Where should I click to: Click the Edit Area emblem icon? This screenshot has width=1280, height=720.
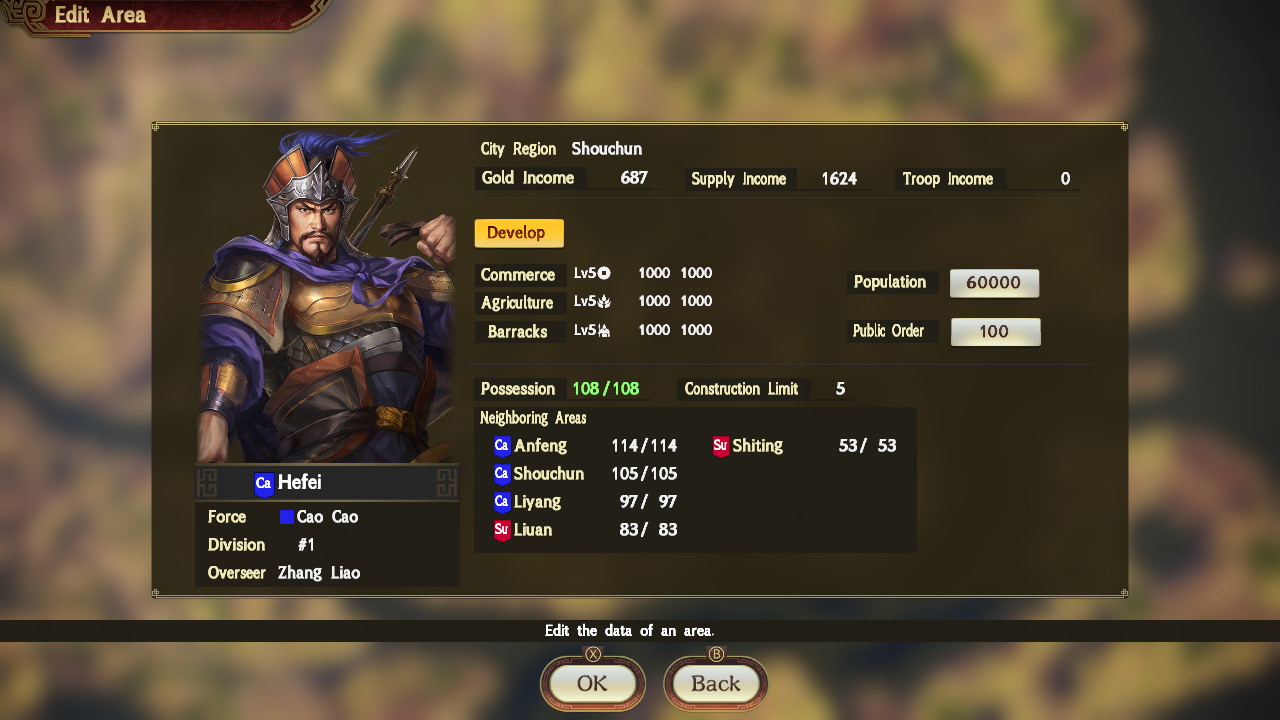click(28, 15)
